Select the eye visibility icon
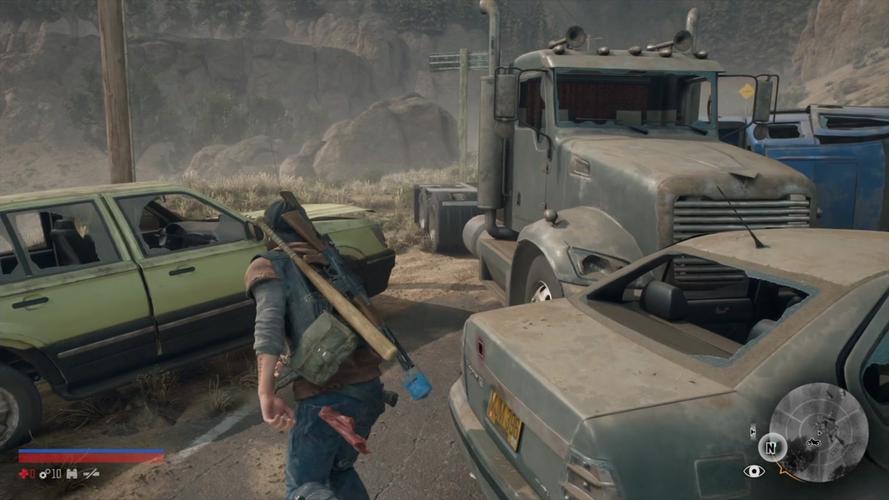 tap(753, 471)
